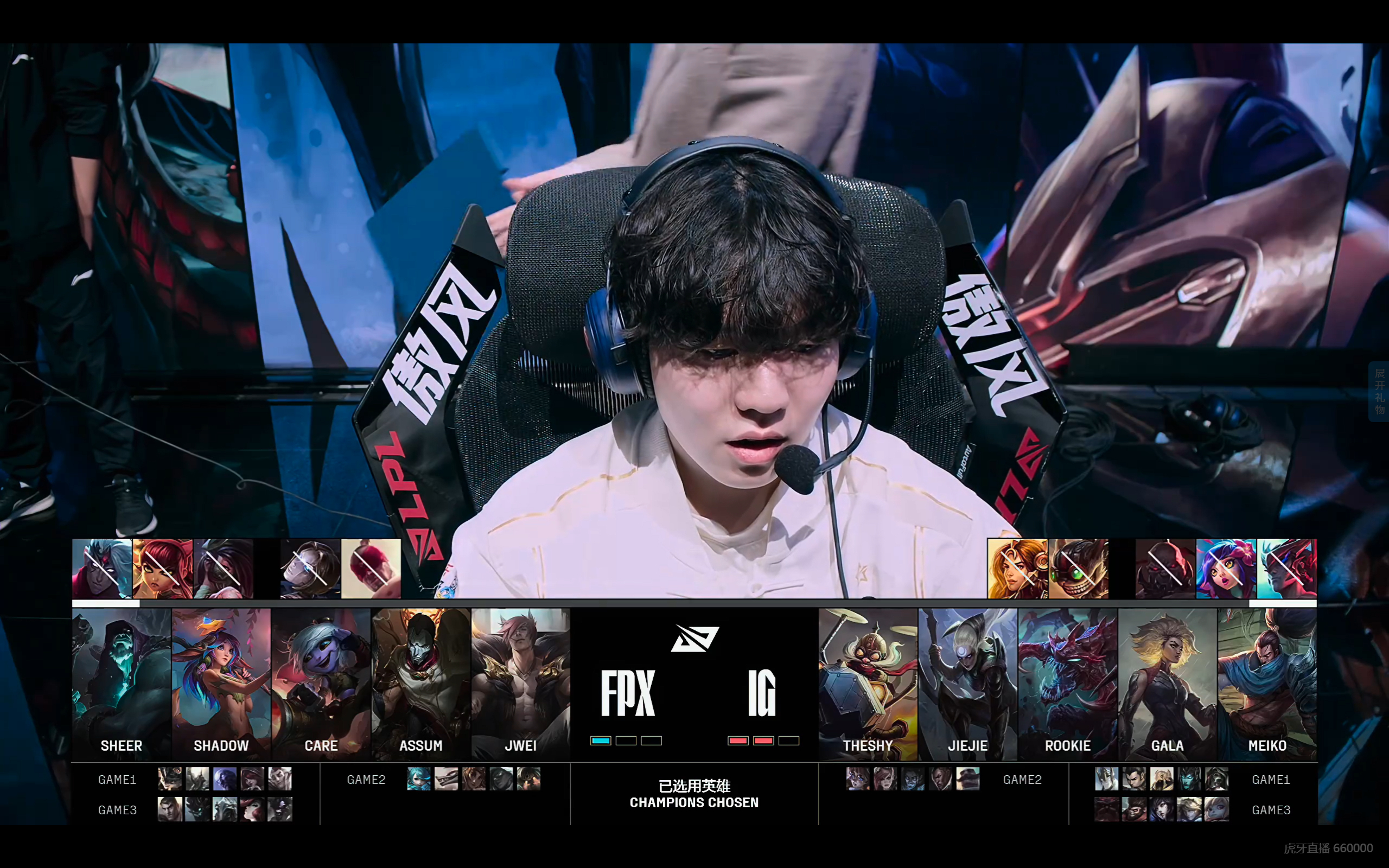Expand the gift panel side tab

pyautogui.click(x=1379, y=392)
